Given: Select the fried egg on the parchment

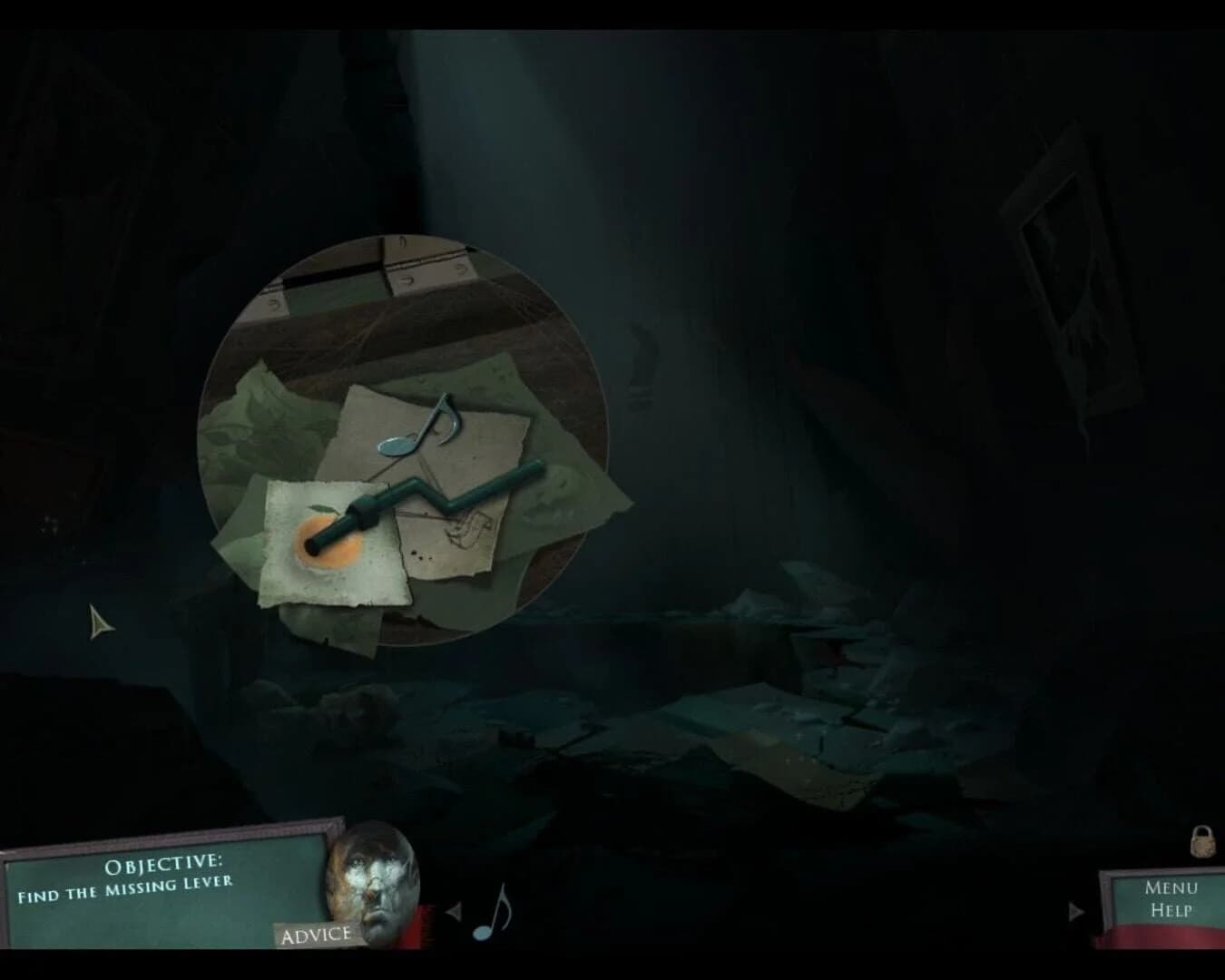Looking at the screenshot, I should (327, 544).
